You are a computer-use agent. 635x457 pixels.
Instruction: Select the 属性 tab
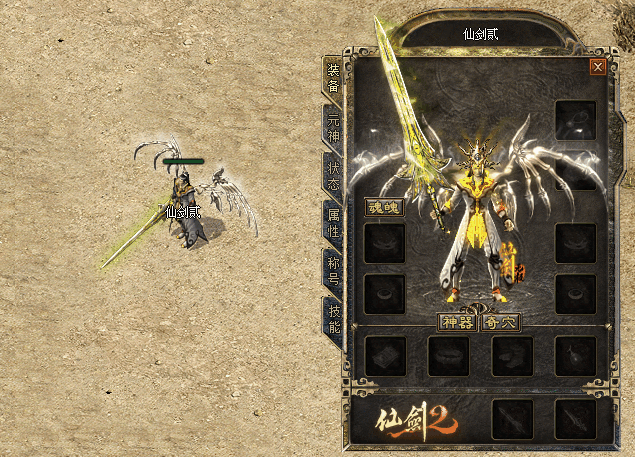[x=334, y=222]
